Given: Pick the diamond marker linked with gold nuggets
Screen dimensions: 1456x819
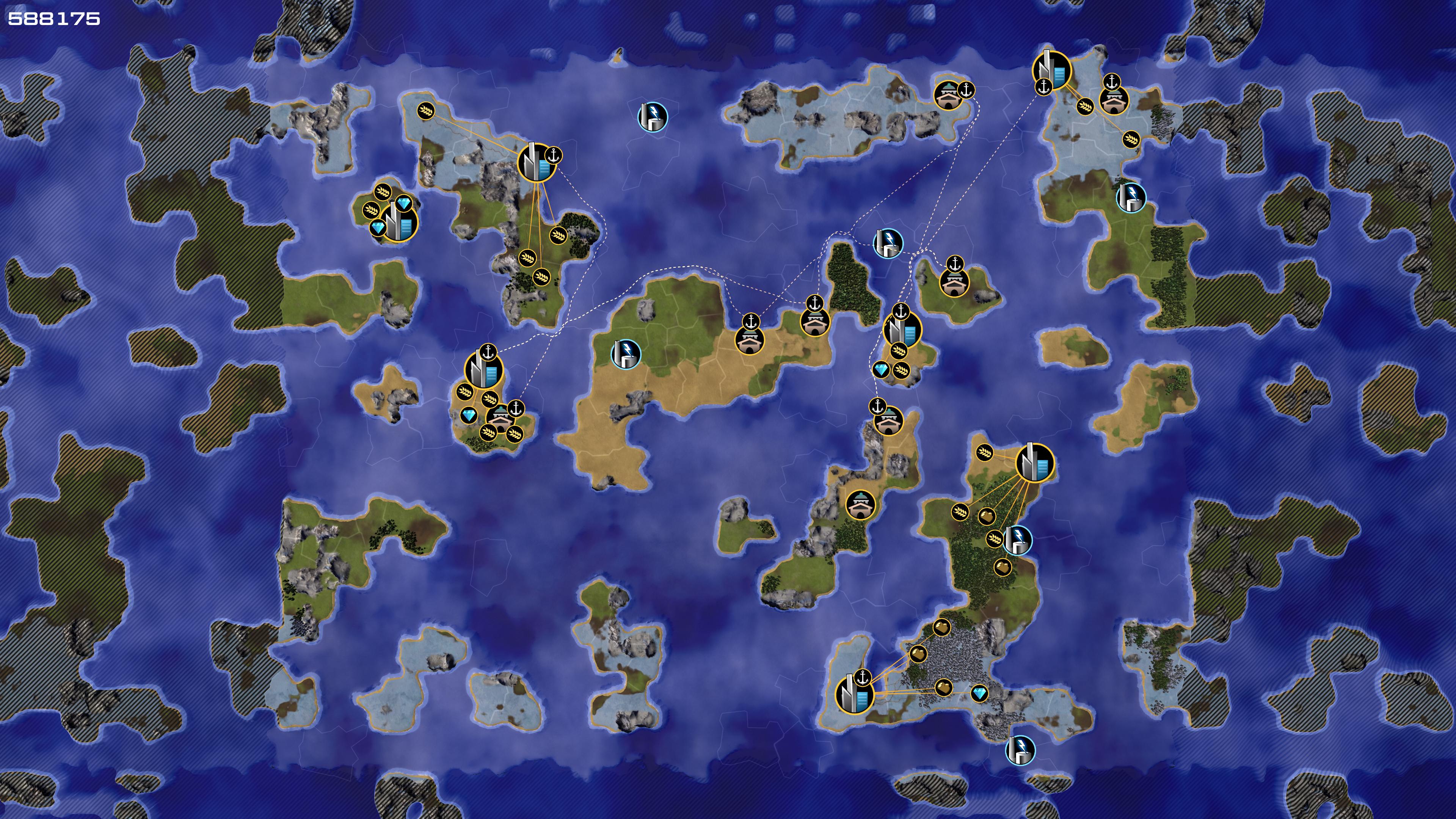Looking at the screenshot, I should [x=979, y=693].
